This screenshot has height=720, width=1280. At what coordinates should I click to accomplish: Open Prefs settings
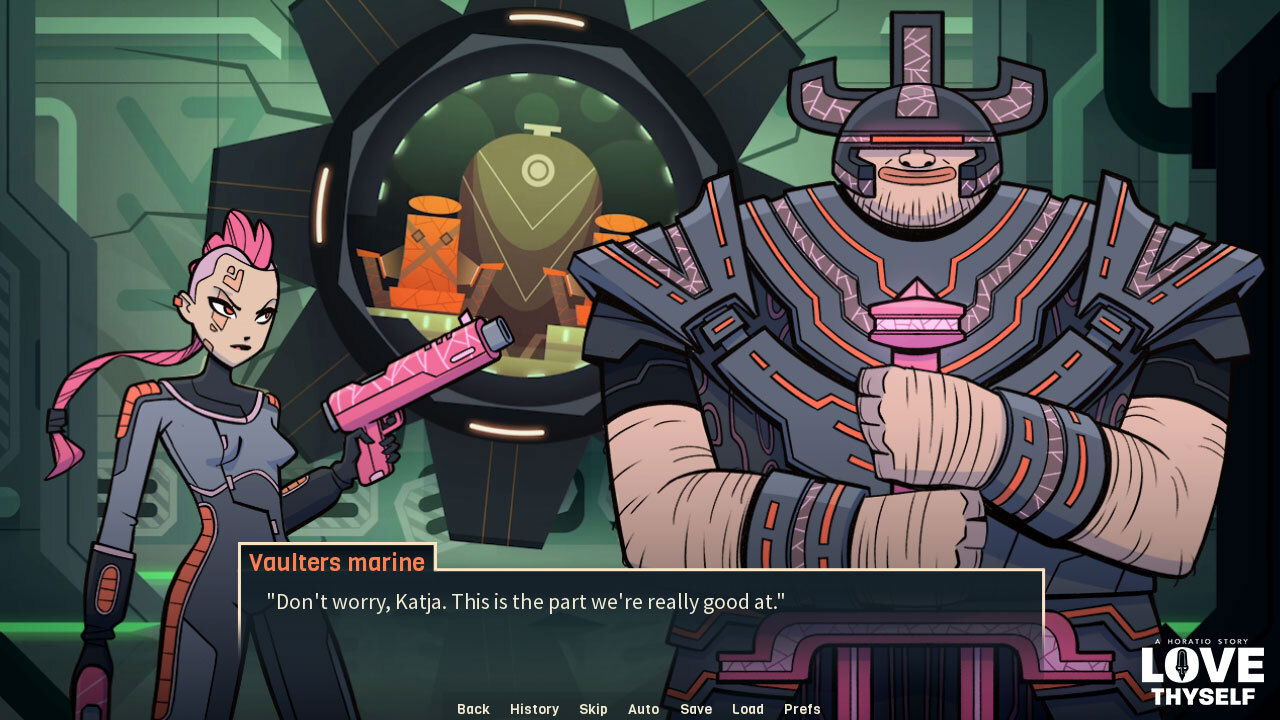point(802,709)
